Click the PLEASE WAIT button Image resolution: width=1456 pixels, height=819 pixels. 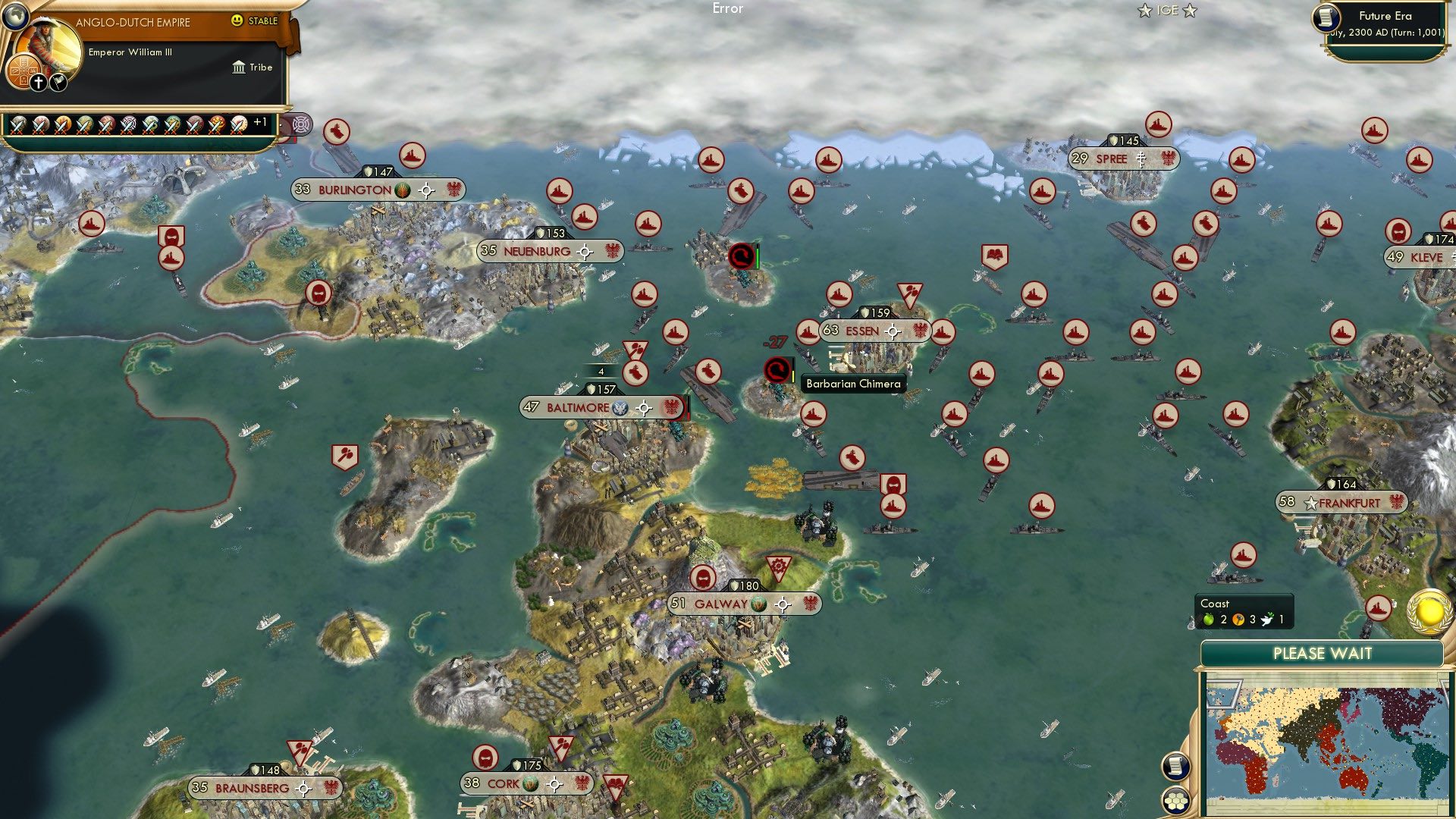(1323, 653)
